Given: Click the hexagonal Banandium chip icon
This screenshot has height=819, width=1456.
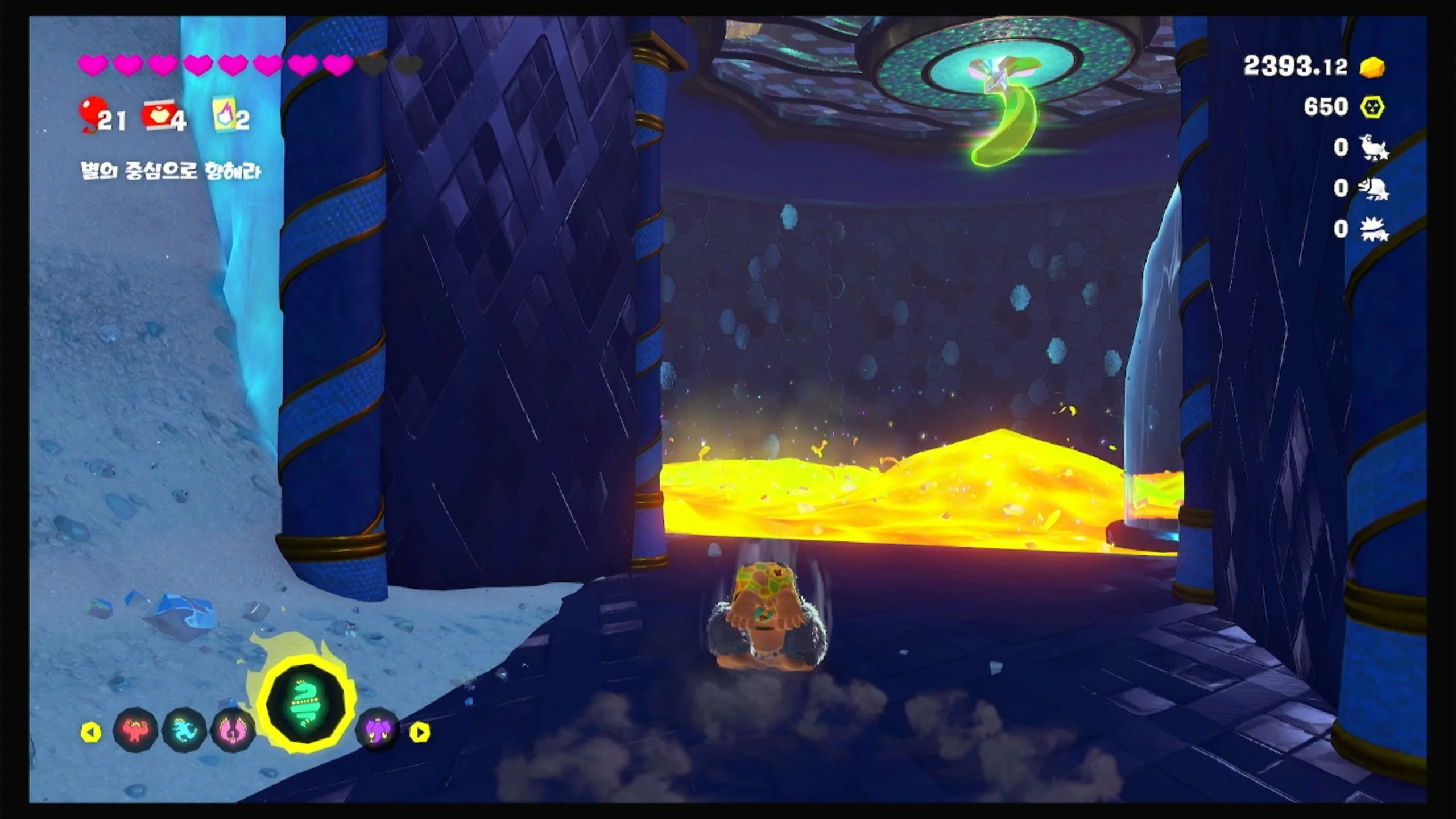Looking at the screenshot, I should click(1372, 107).
